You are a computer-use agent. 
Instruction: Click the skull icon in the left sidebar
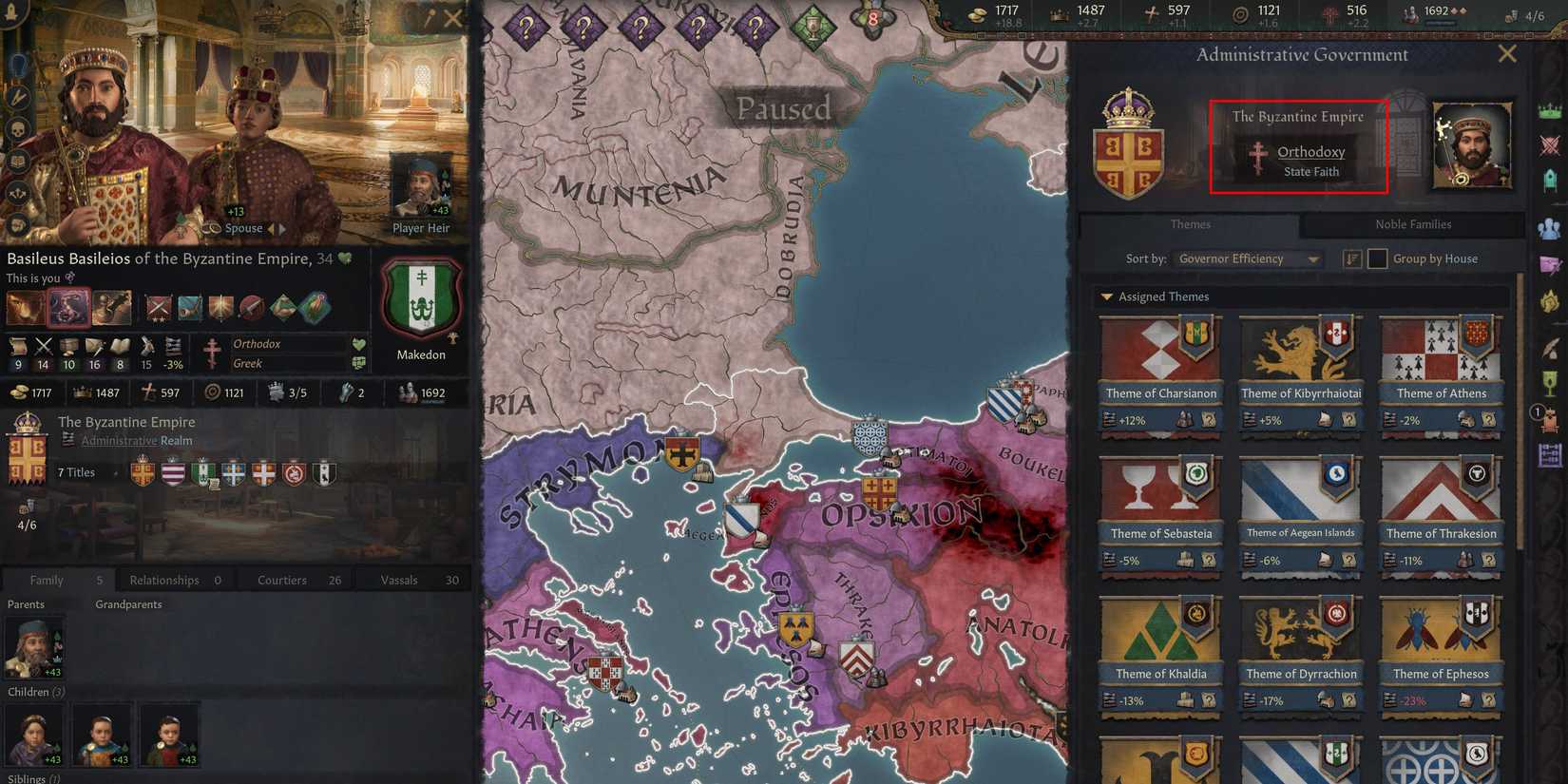click(17, 128)
